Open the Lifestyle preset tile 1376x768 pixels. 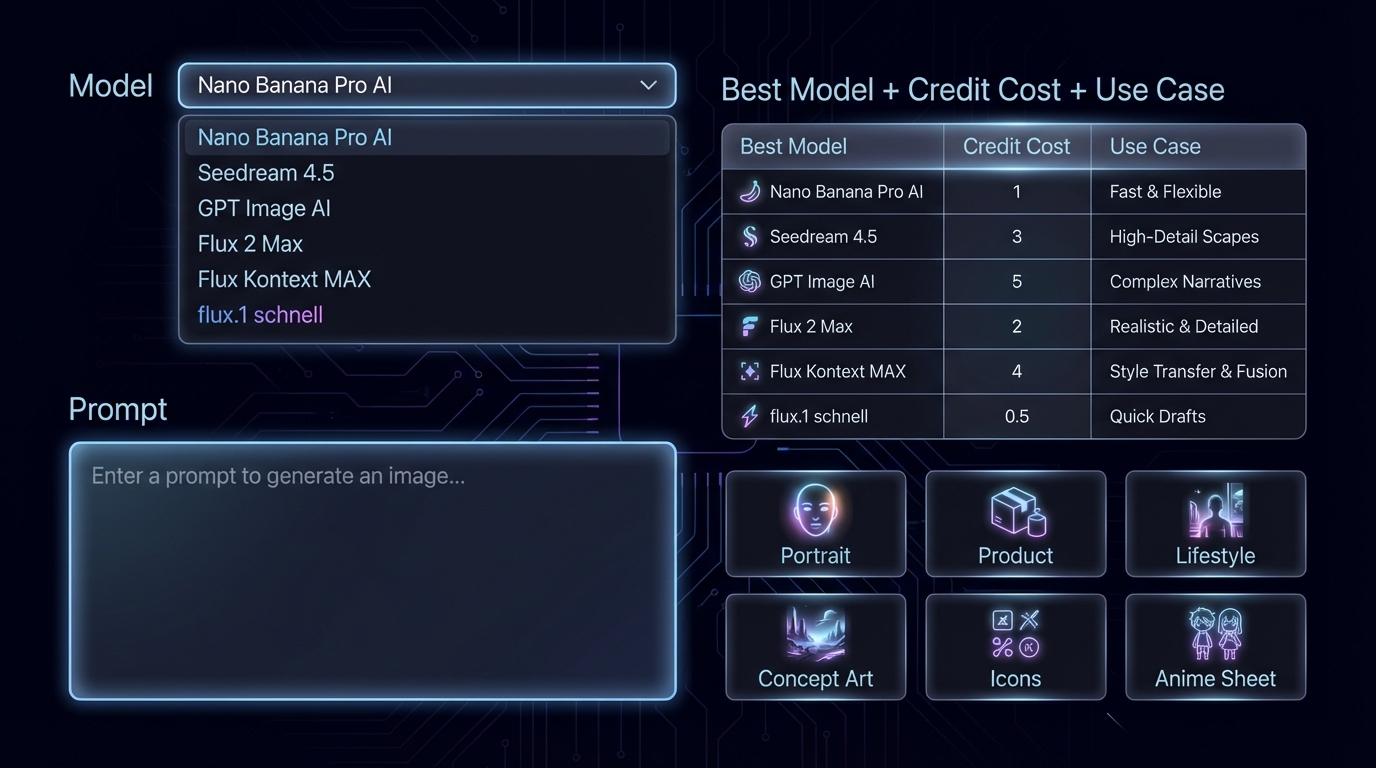1215,524
